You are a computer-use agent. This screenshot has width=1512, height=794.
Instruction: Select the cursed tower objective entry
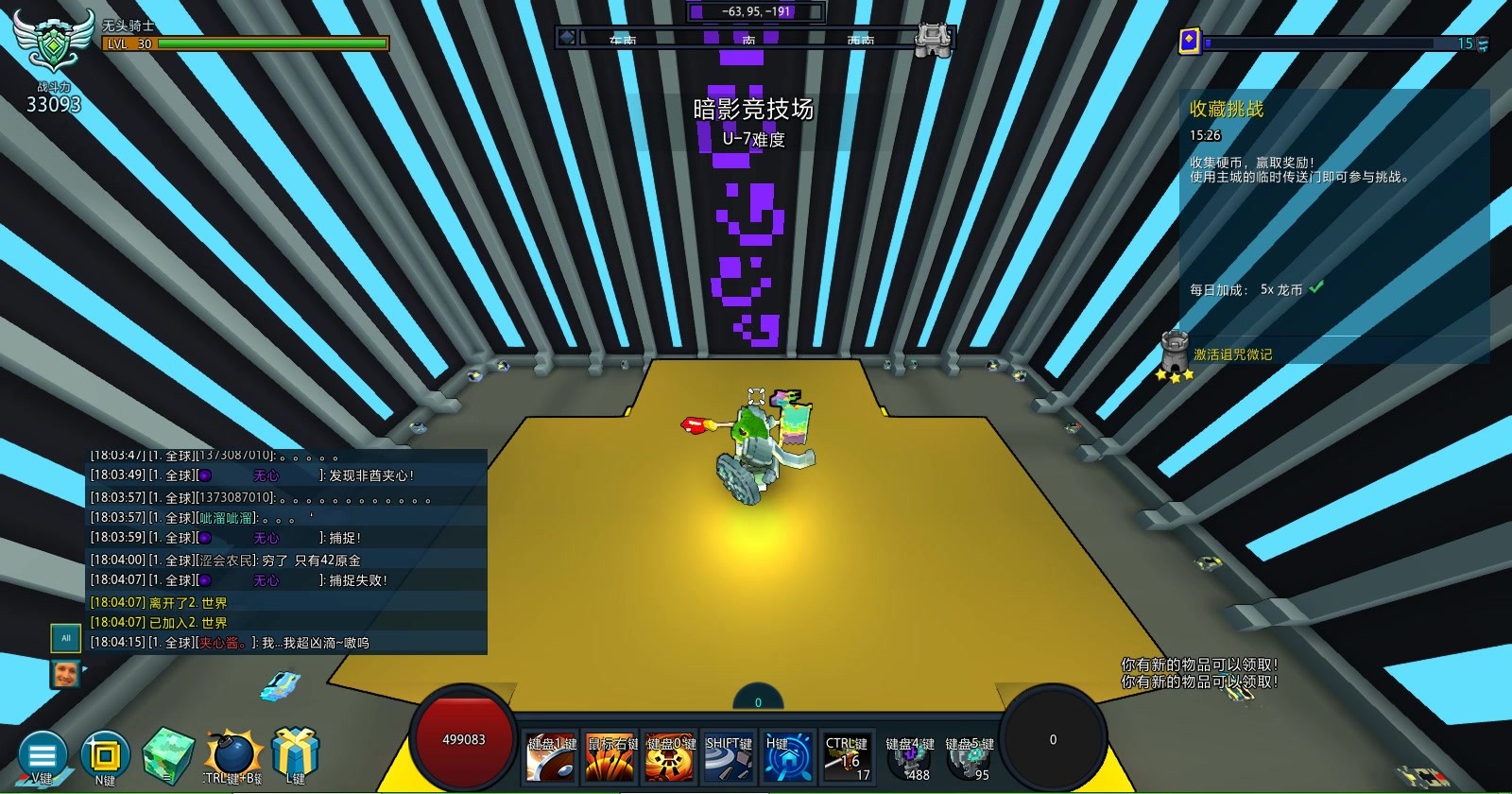pos(1232,354)
